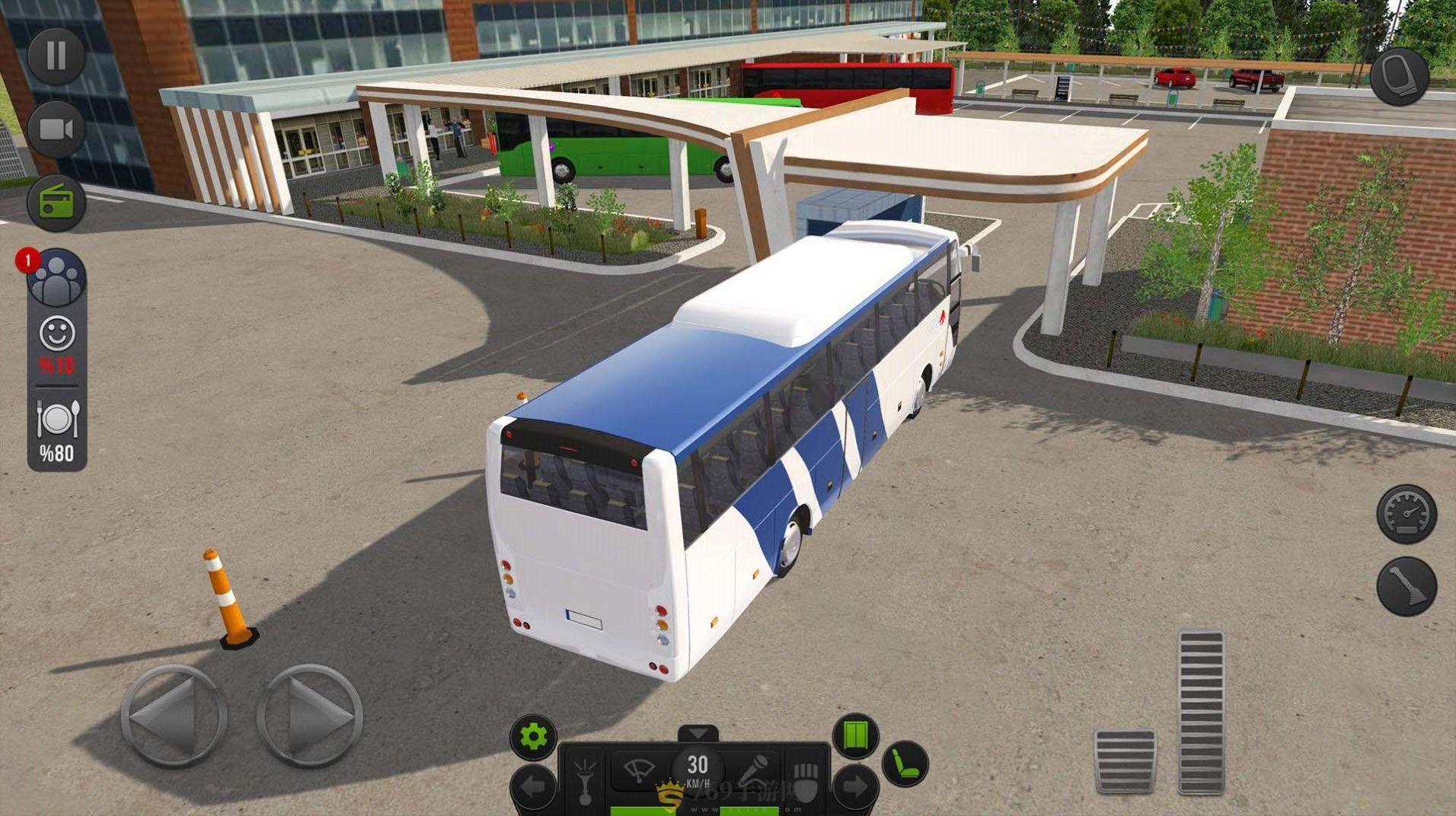Open settings with the green gear icon
Screen dimensions: 1456x816
(x=533, y=736)
